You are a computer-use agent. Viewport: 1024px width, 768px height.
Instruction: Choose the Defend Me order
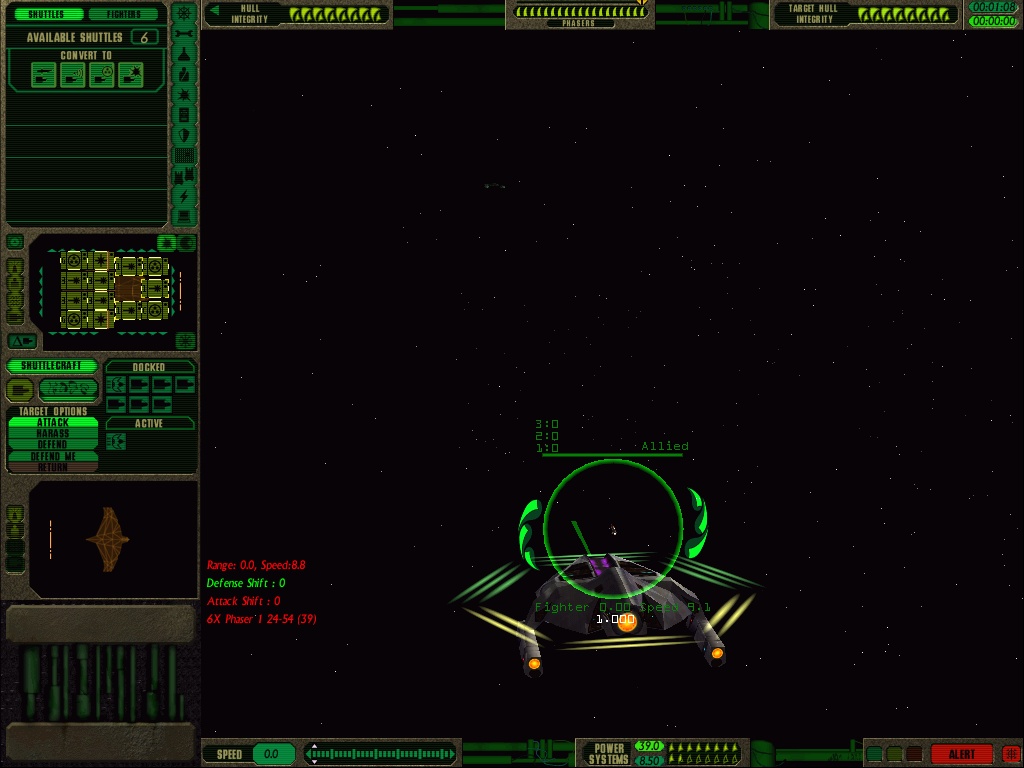(x=53, y=456)
